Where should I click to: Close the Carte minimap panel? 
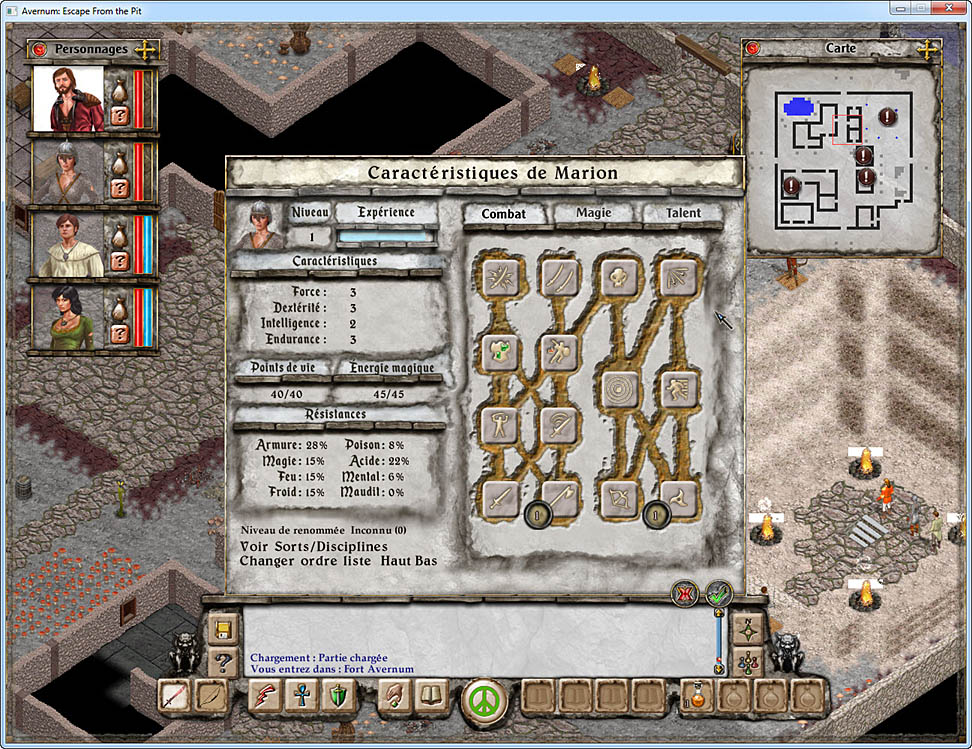[753, 48]
